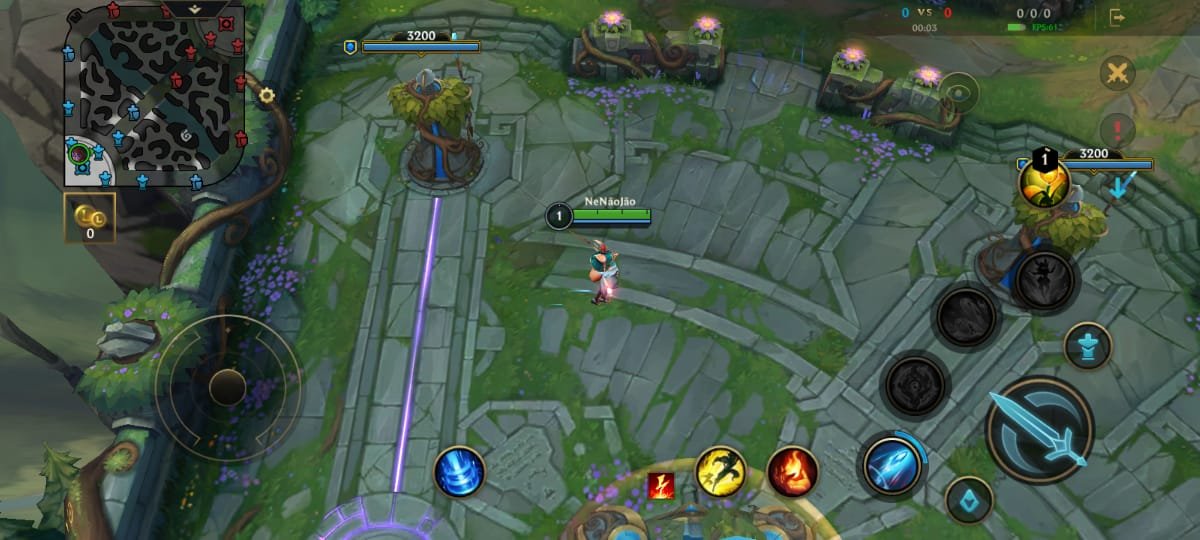
Task: Send an attack ping with crossed swords
Action: click(1117, 73)
